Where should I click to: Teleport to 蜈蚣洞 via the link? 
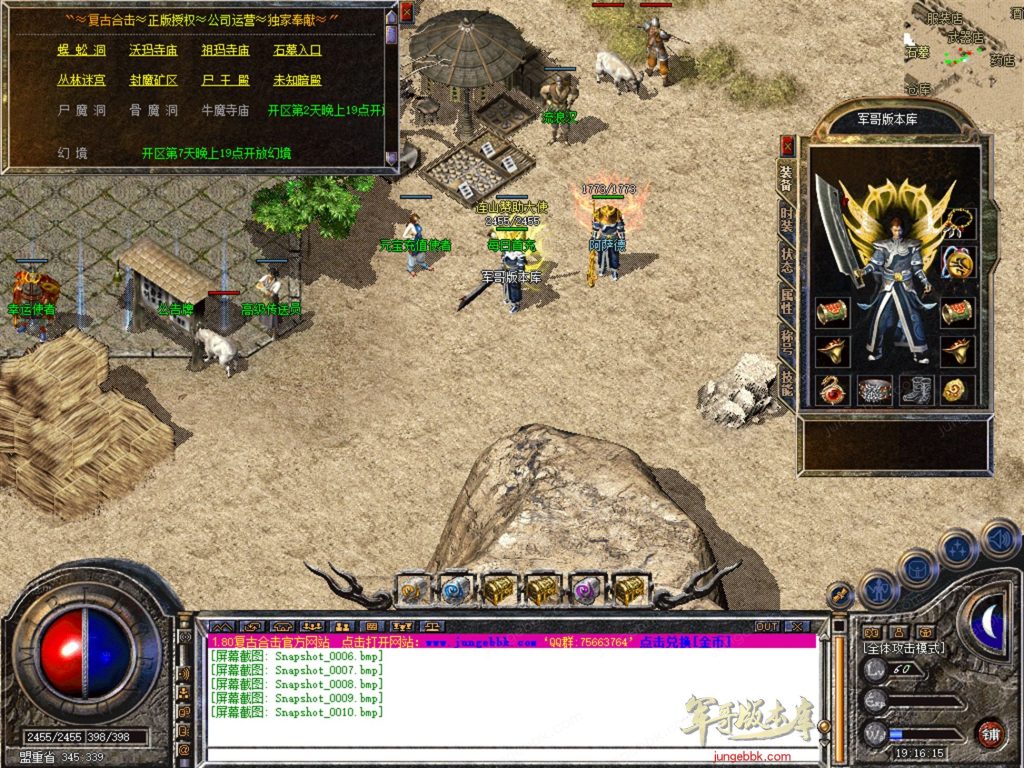tap(81, 50)
